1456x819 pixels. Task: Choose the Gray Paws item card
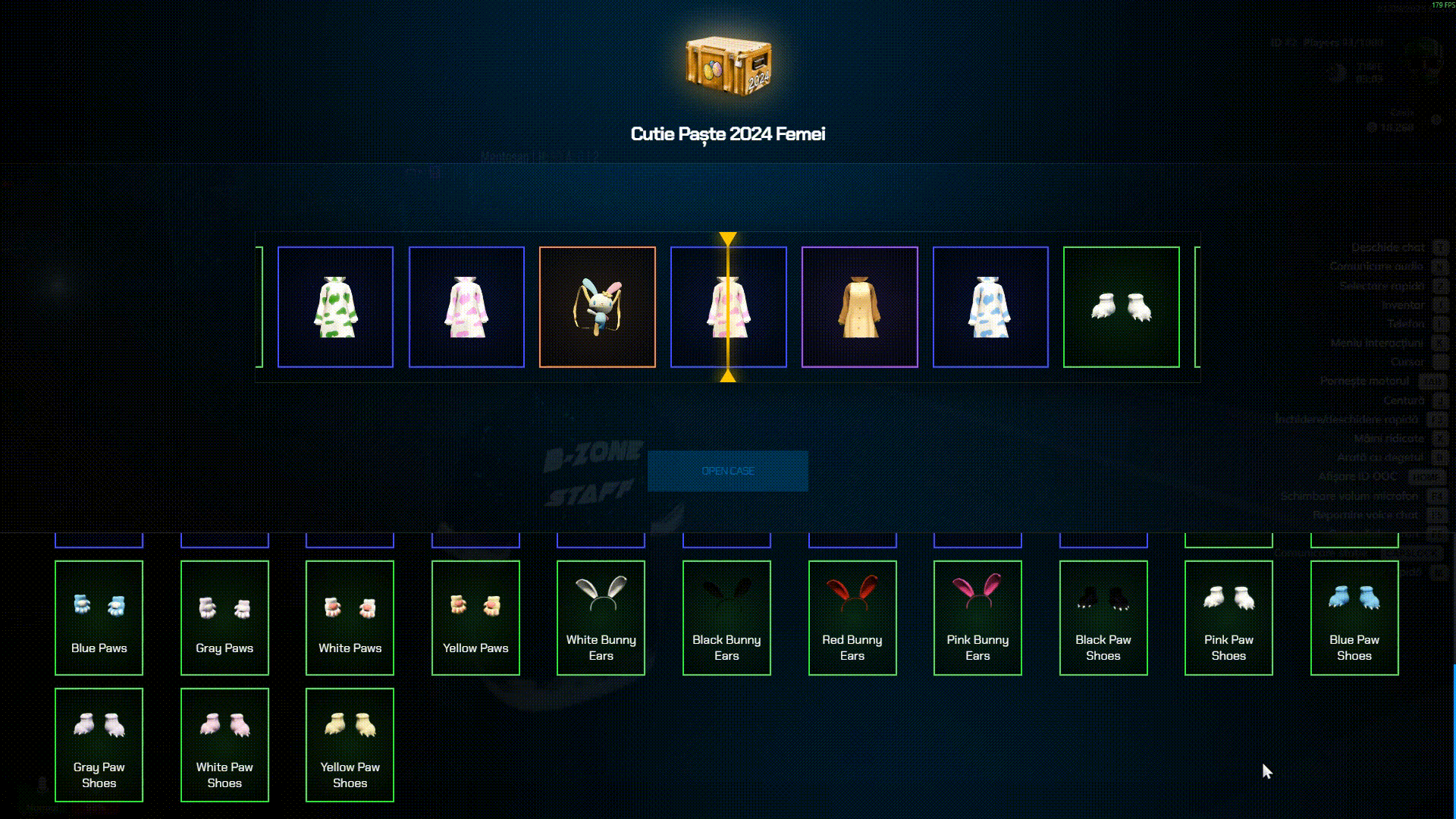tap(224, 617)
